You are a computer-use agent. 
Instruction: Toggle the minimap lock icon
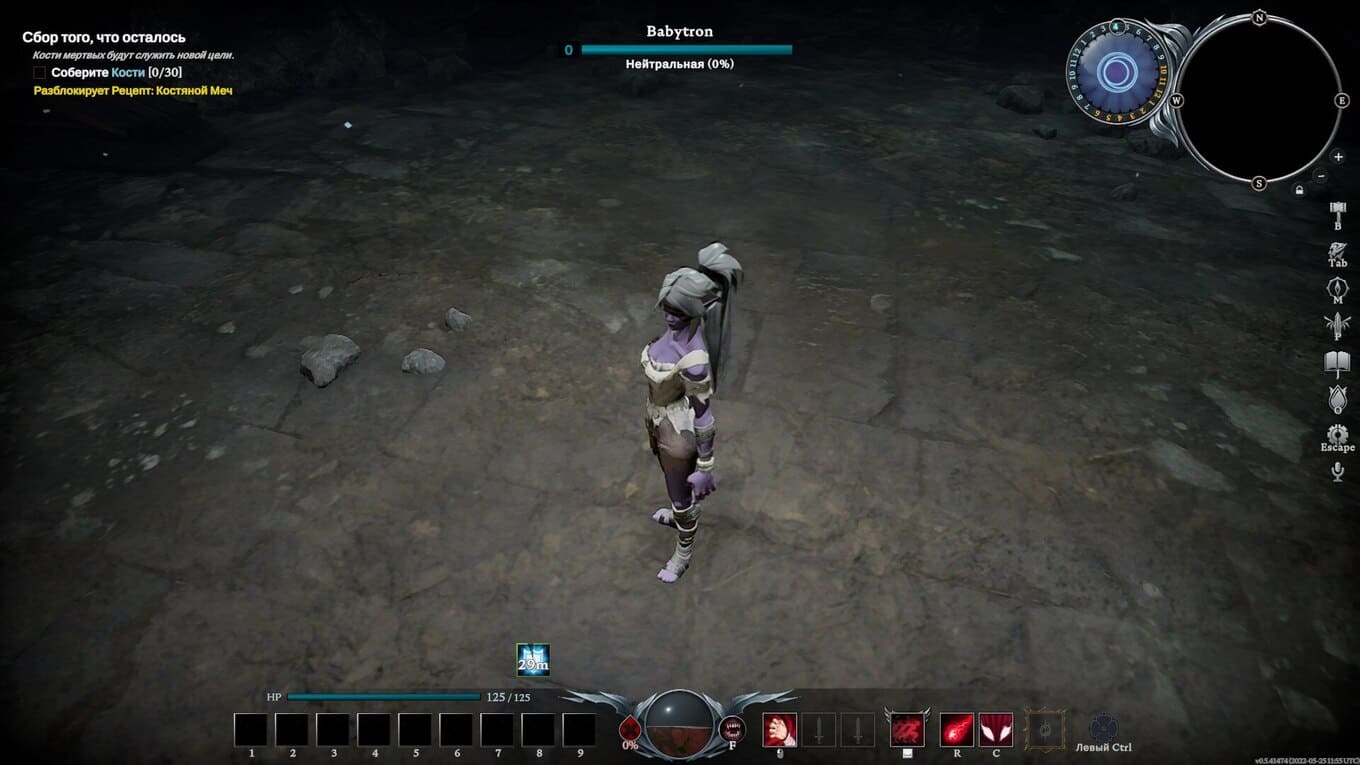[x=1299, y=190]
